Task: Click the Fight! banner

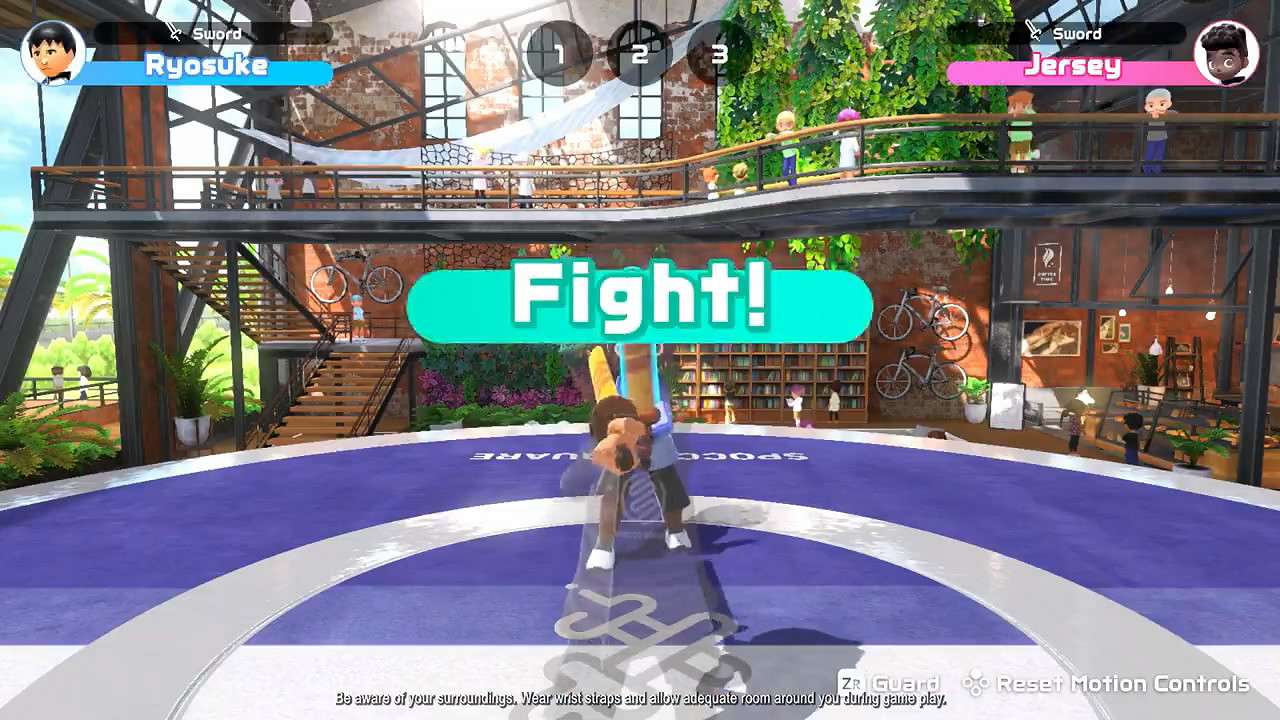Action: coord(640,299)
